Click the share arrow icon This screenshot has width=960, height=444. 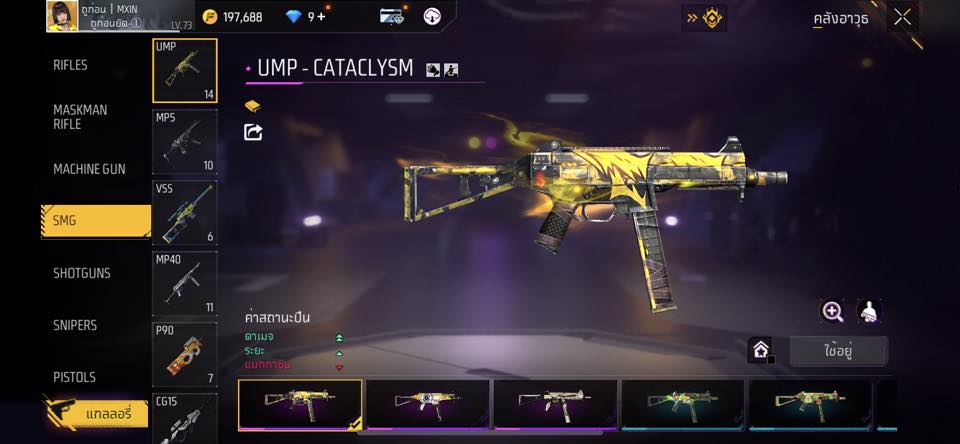253,132
